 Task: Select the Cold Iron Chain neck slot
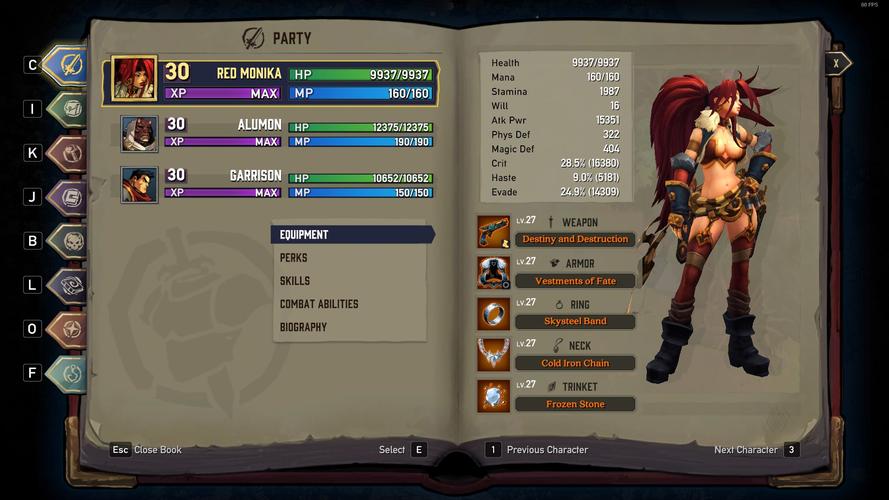[x=574, y=363]
